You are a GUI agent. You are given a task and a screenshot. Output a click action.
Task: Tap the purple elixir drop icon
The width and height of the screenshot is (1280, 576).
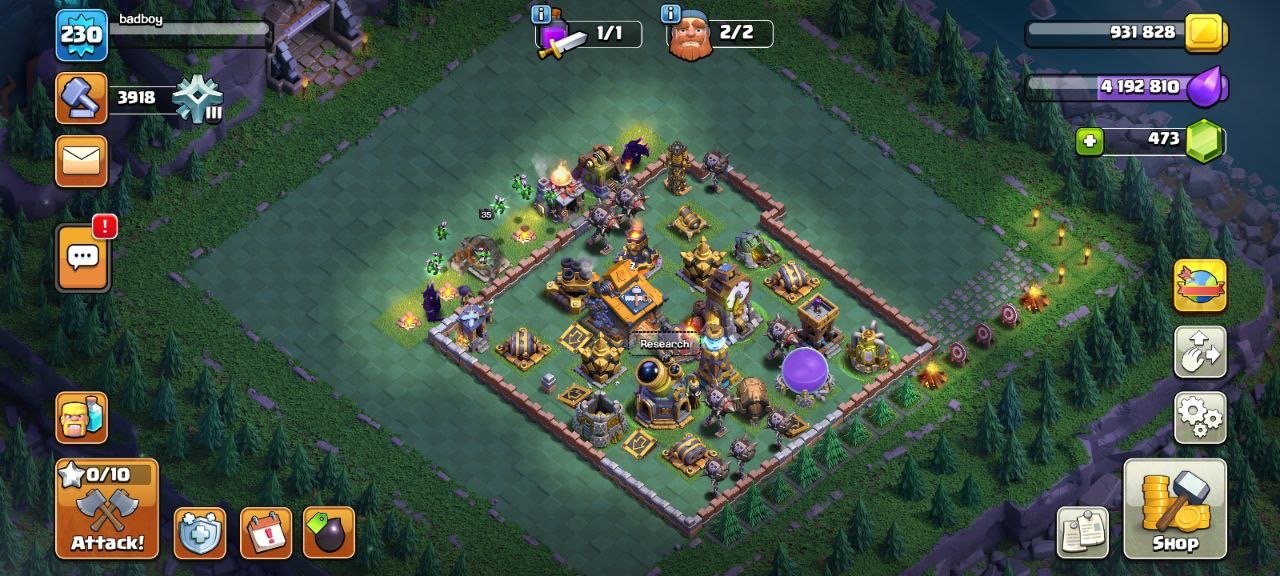[x=1205, y=87]
